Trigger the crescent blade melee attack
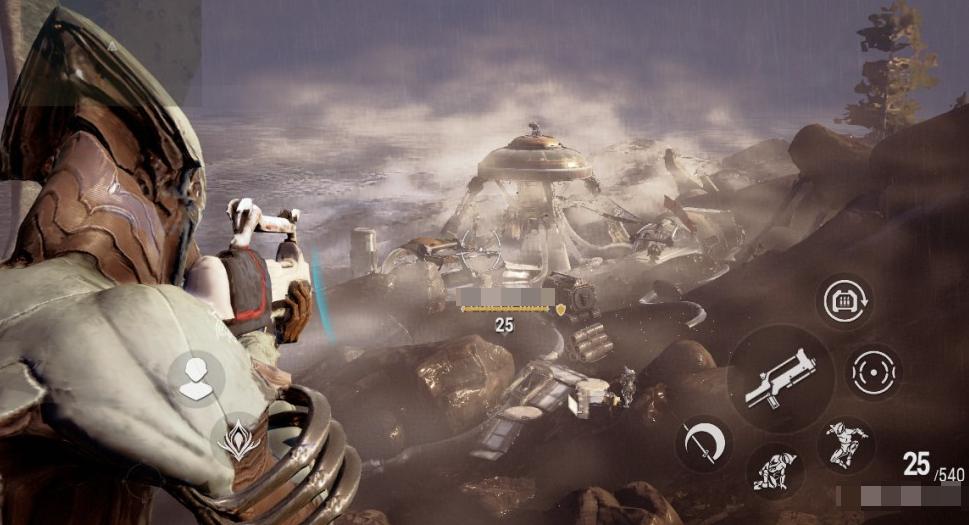Screen dimensions: 969x525 point(703,443)
